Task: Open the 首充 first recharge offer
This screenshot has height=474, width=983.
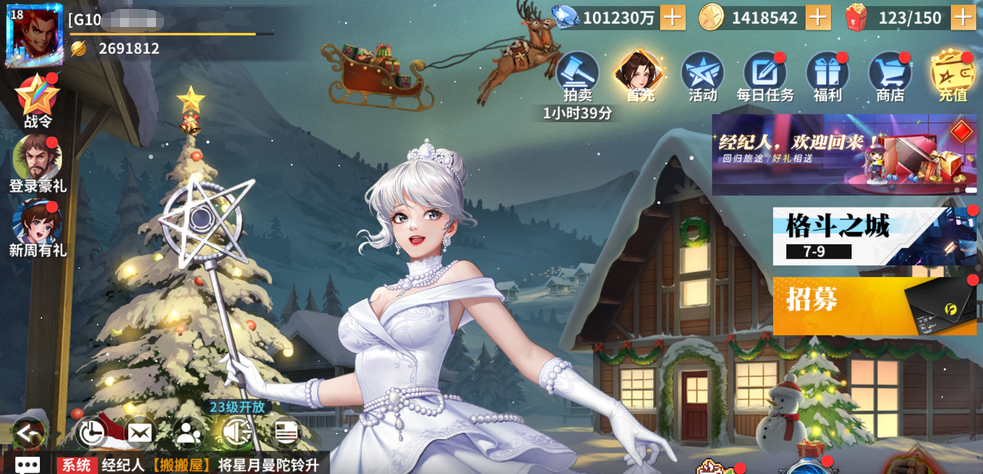Action: pos(640,75)
